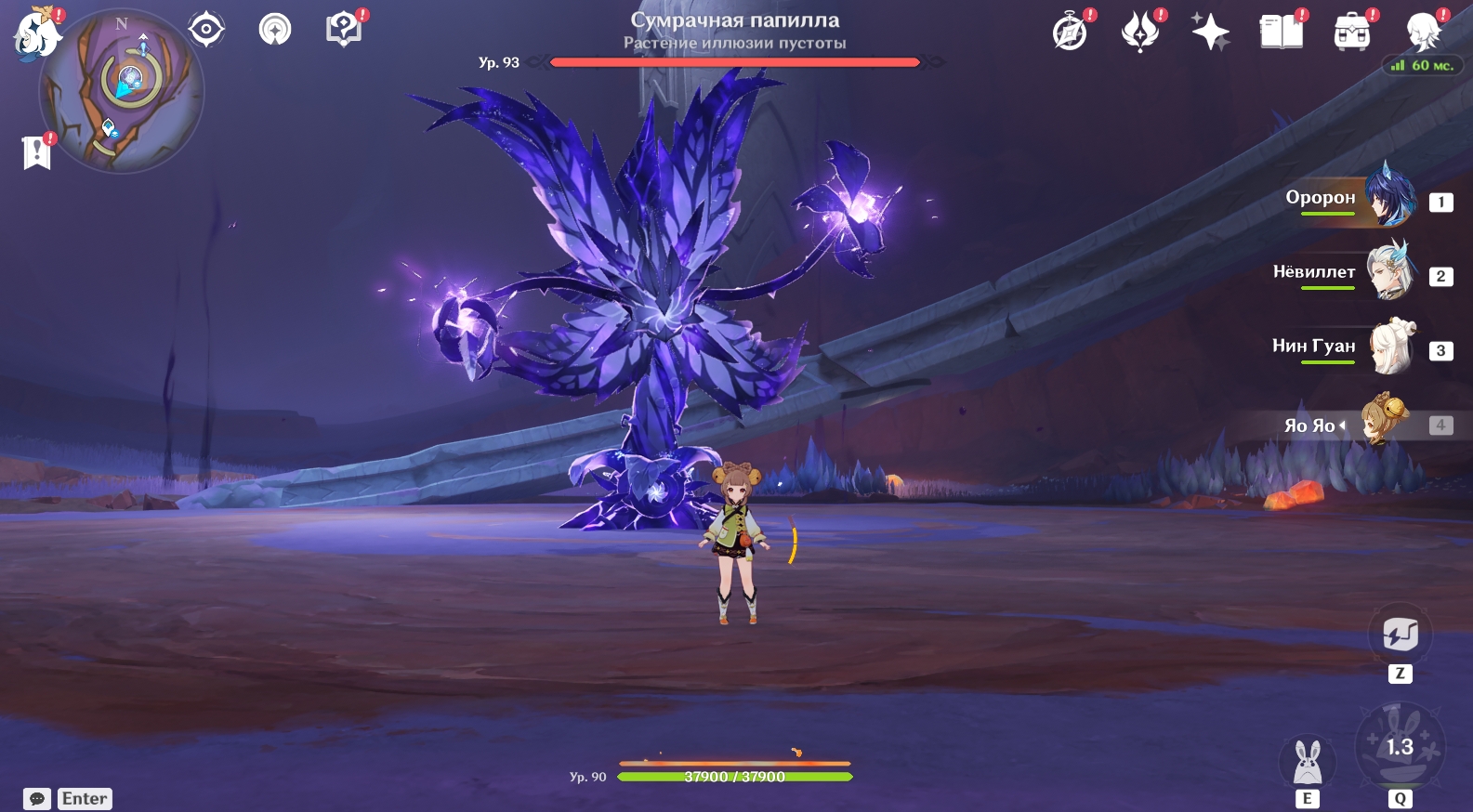
Task: Switch to party member Нин Гуан
Action: point(1388,347)
